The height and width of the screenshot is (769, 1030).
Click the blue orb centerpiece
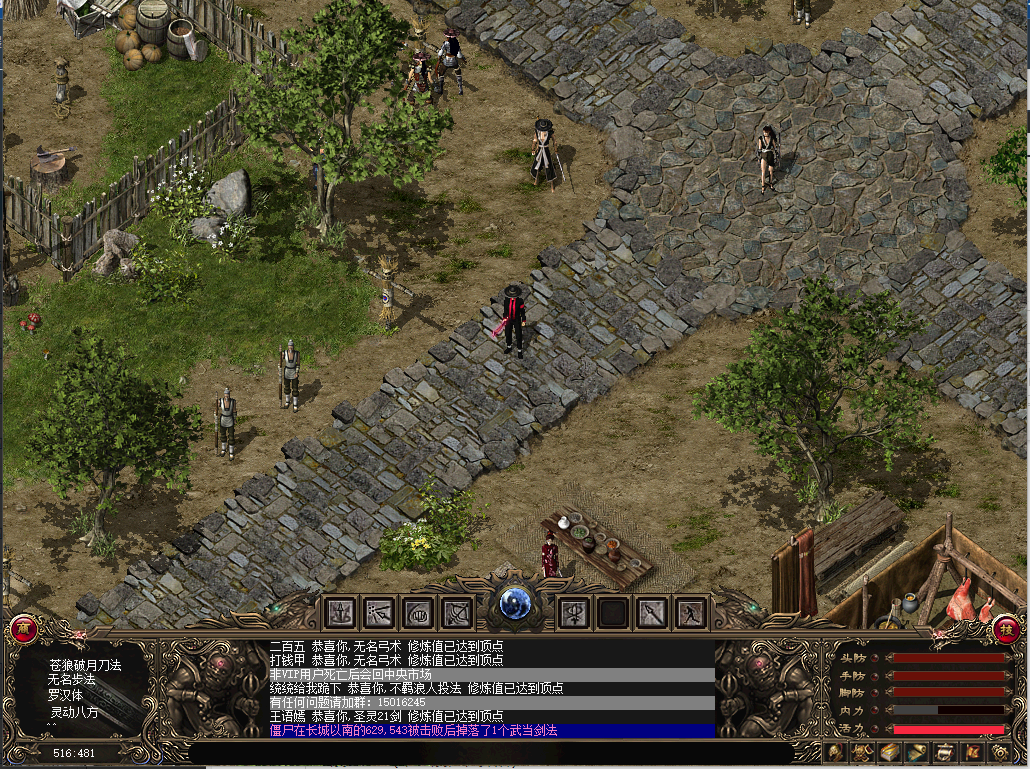pyautogui.click(x=515, y=603)
